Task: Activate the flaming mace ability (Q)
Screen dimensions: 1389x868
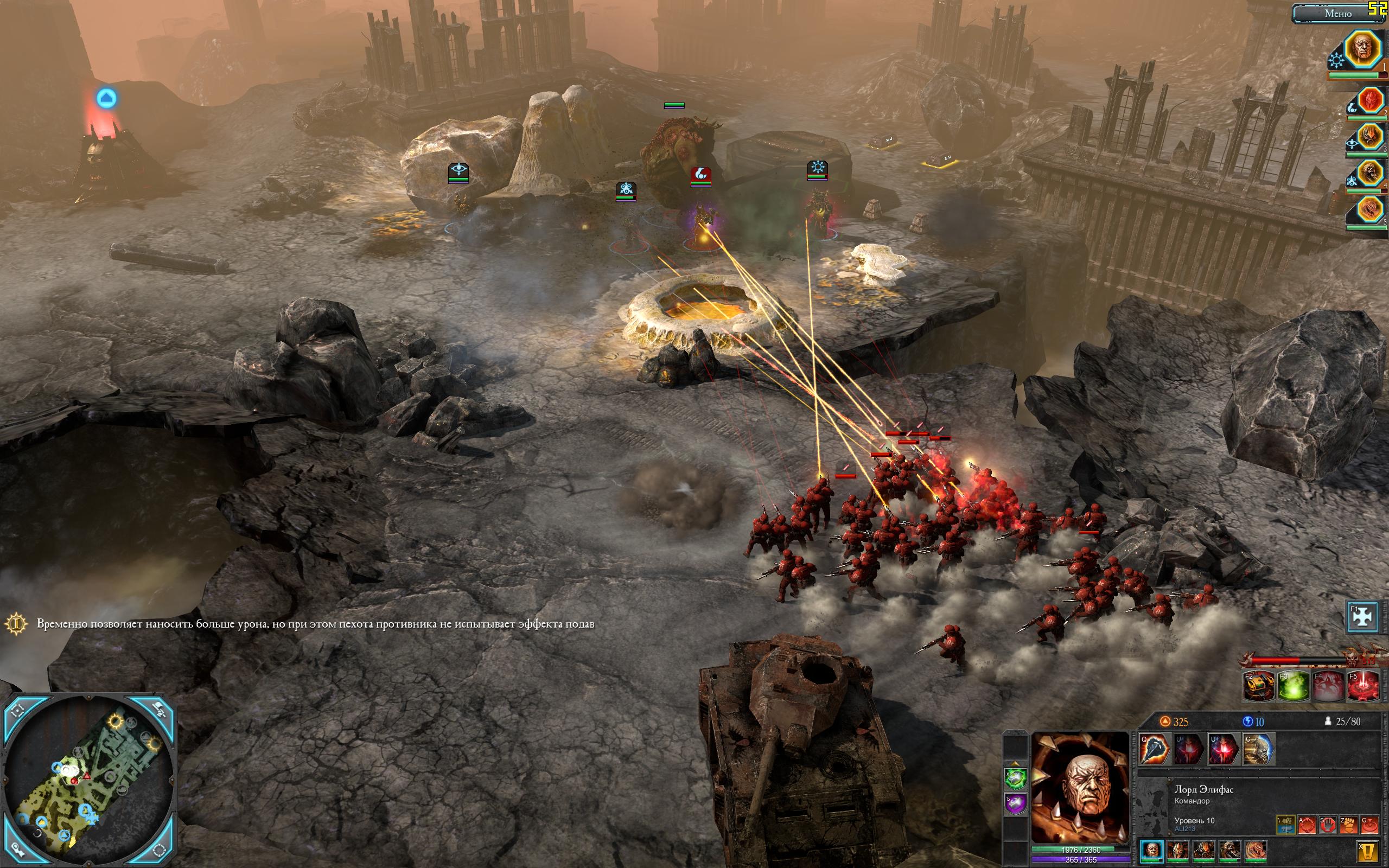Action: tap(1155, 749)
